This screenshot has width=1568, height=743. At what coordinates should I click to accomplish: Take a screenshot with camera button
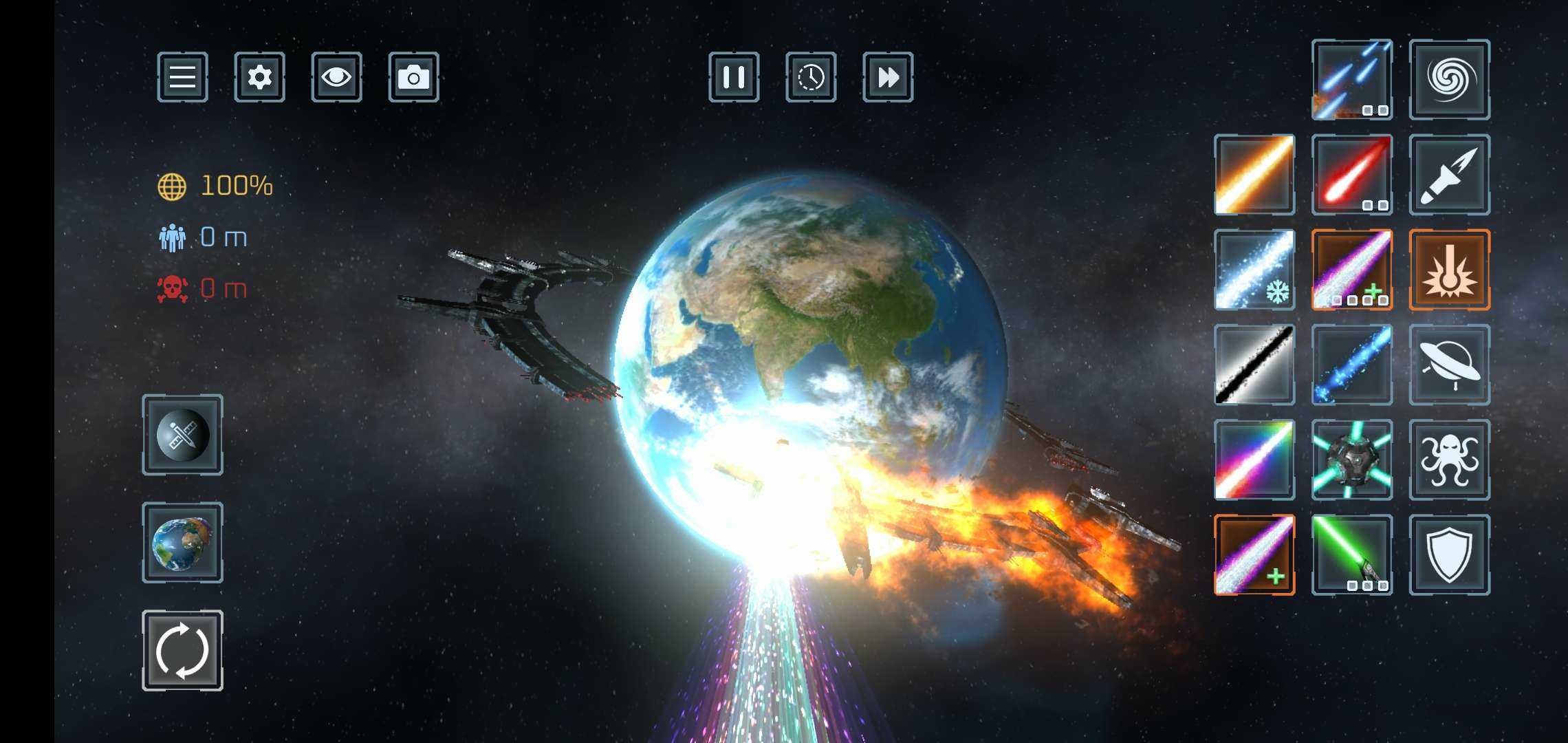(x=413, y=77)
